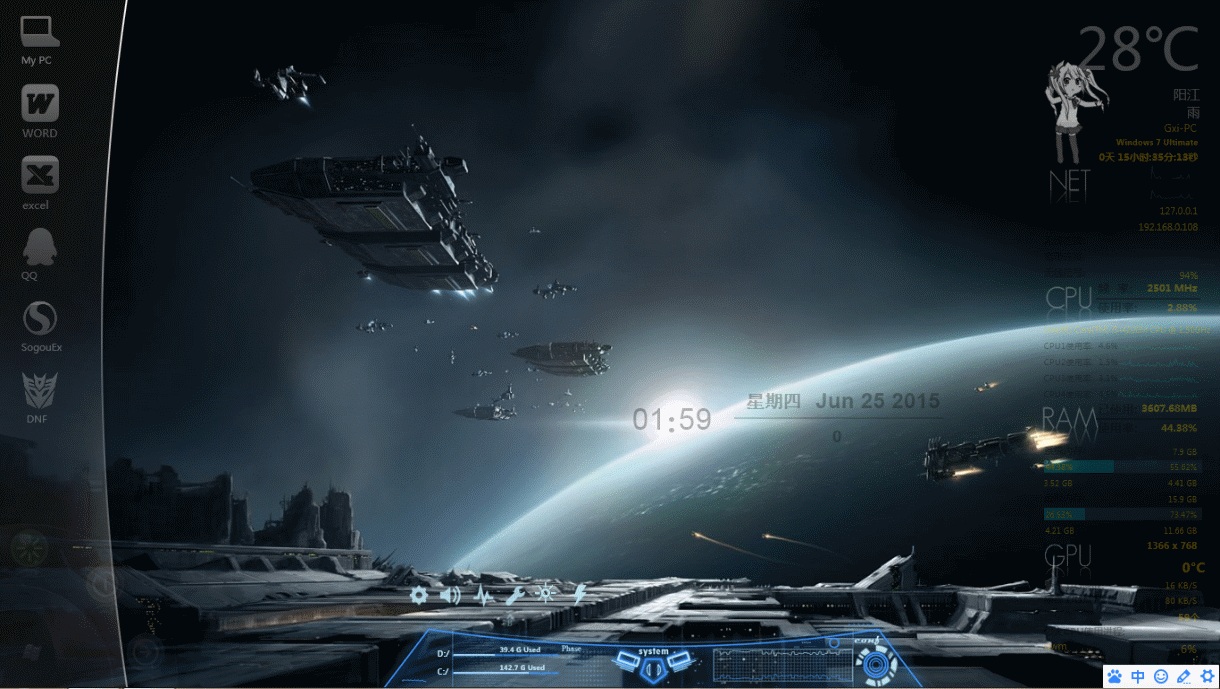Screen dimensions: 1220x689
Task: Activate the lightning bolt power icon
Action: pos(578,595)
